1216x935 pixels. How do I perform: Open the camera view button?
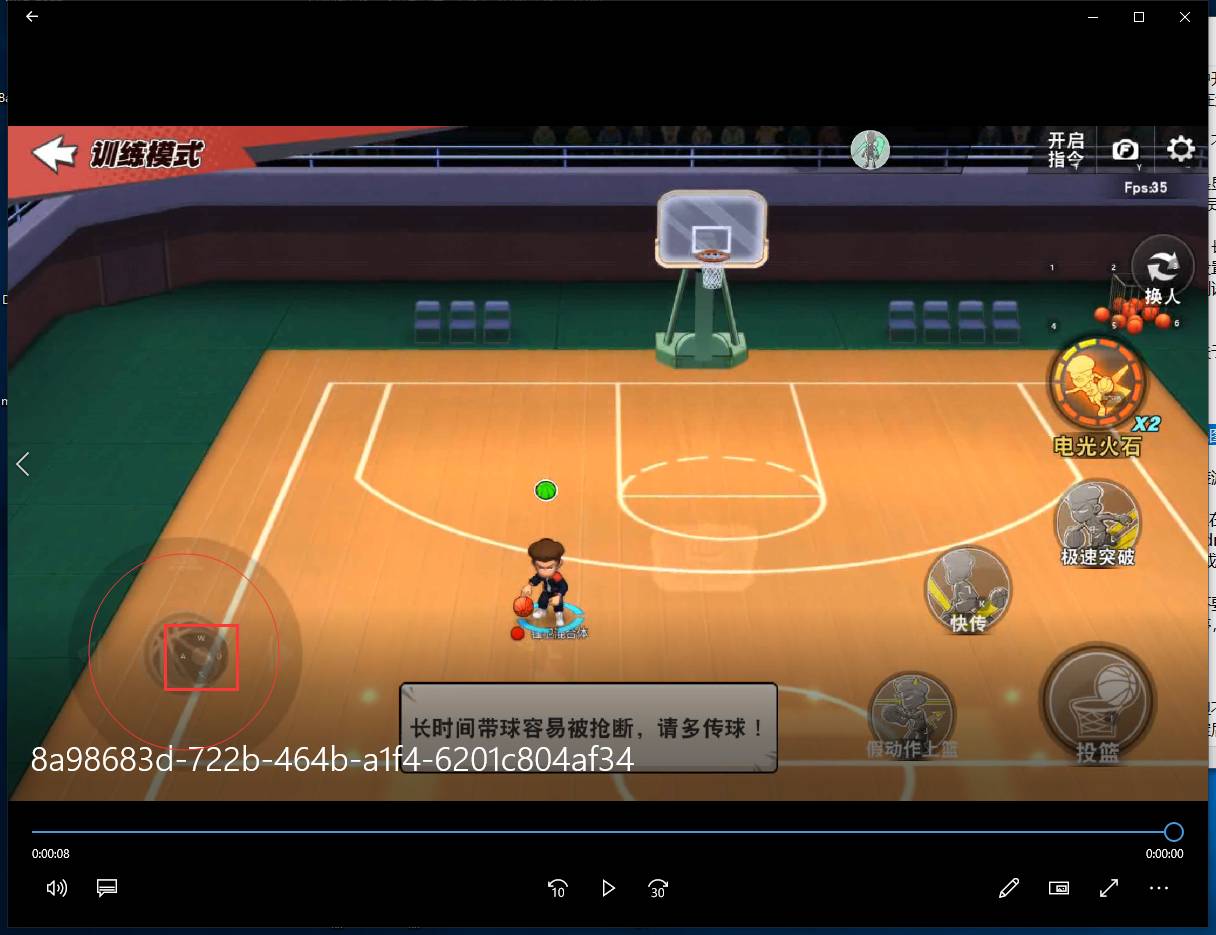[1125, 150]
